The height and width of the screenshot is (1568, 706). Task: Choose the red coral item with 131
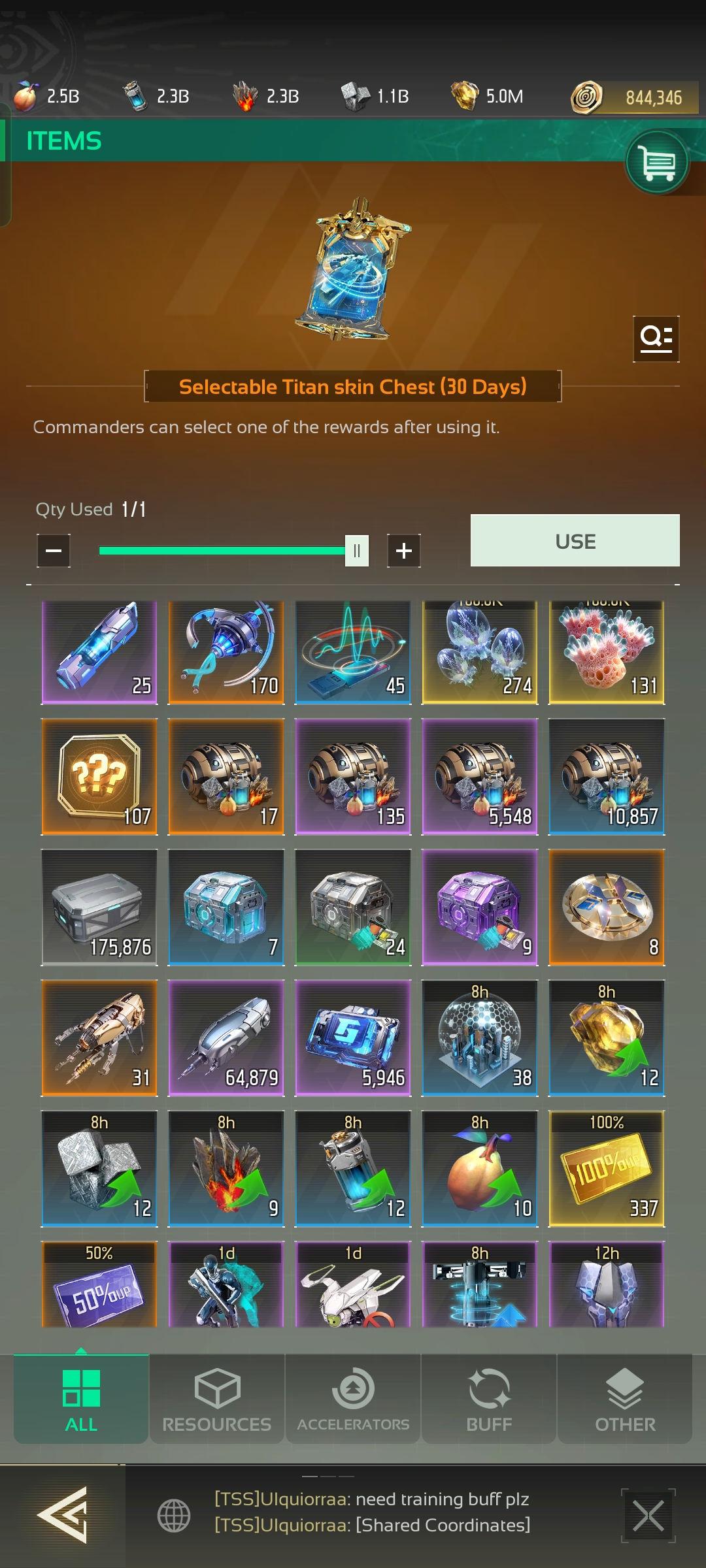coord(607,653)
